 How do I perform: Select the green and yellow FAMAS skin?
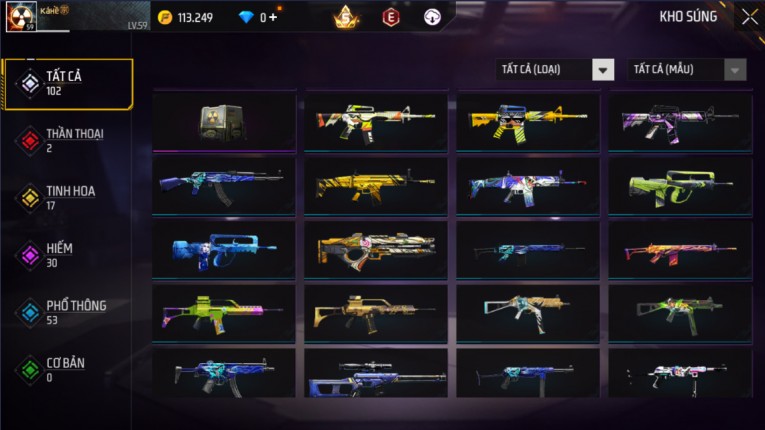pyautogui.click(x=680, y=185)
